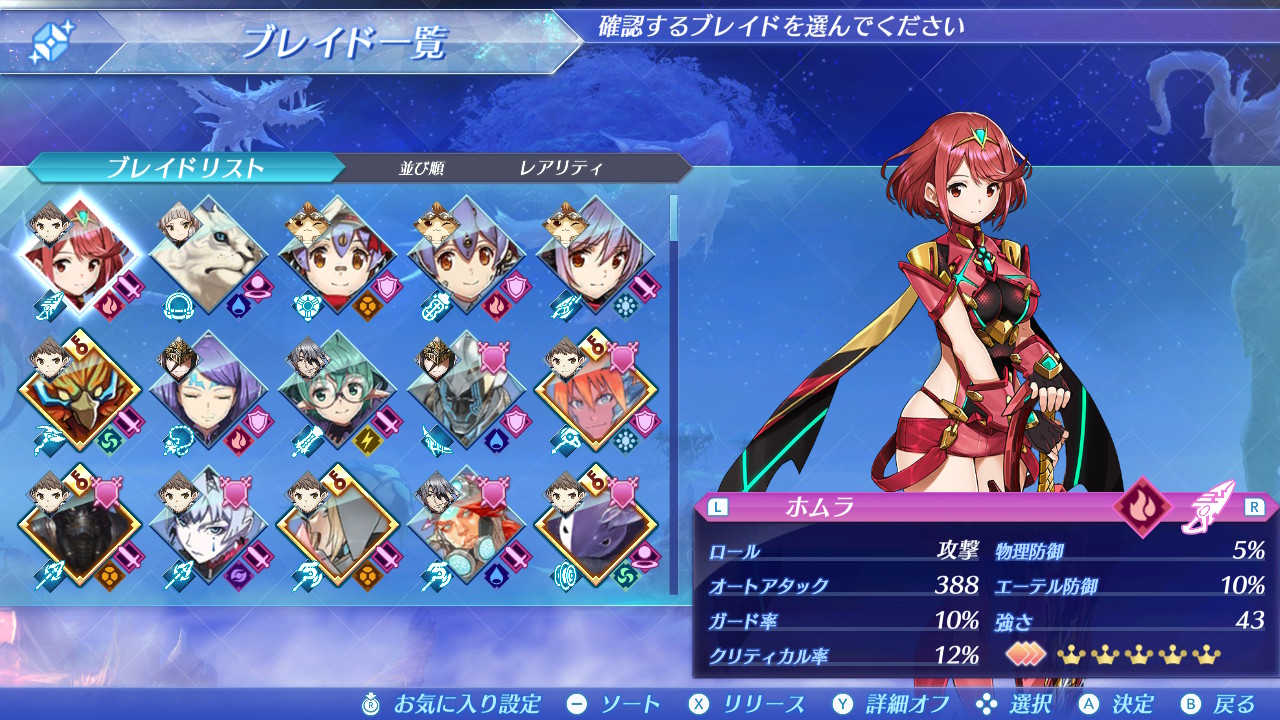This screenshot has height=720, width=1280.
Task: Select the dark-armored common blade portrait
Action: pyautogui.click(x=78, y=527)
